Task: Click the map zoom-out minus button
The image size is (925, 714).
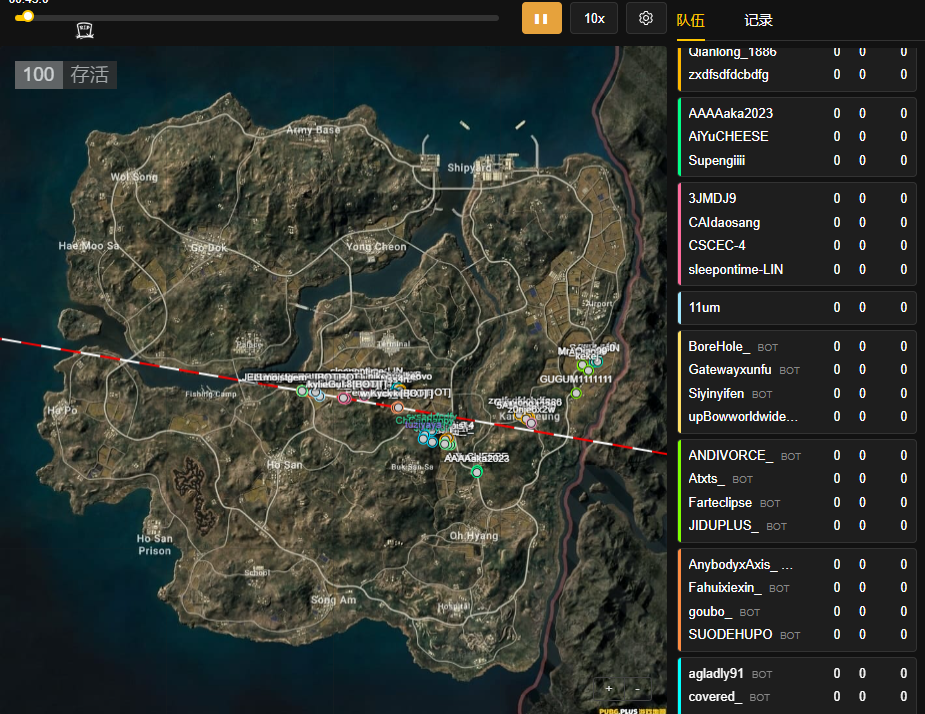Action: (x=637, y=688)
